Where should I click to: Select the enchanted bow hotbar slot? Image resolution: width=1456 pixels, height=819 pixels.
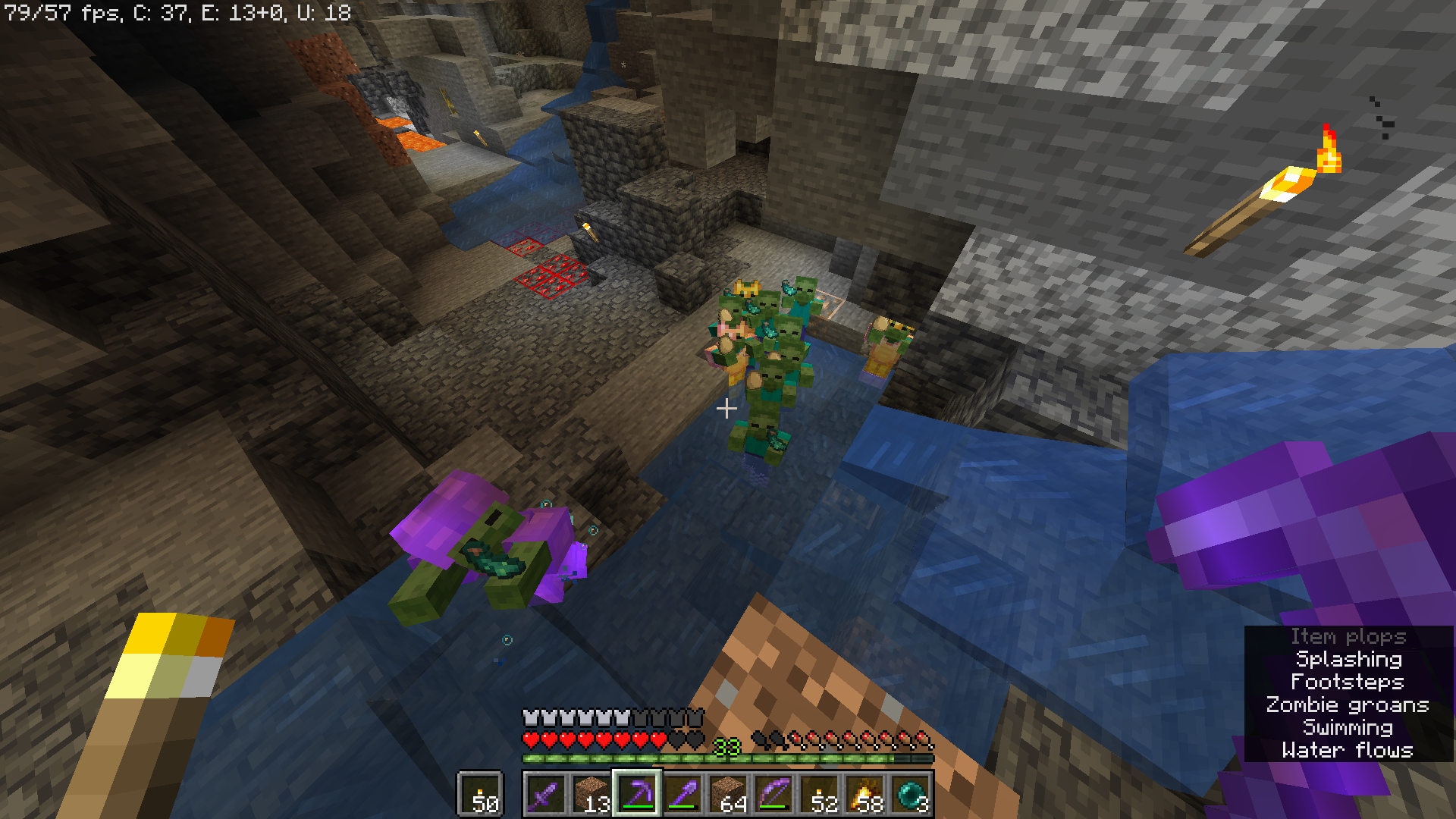(x=773, y=795)
